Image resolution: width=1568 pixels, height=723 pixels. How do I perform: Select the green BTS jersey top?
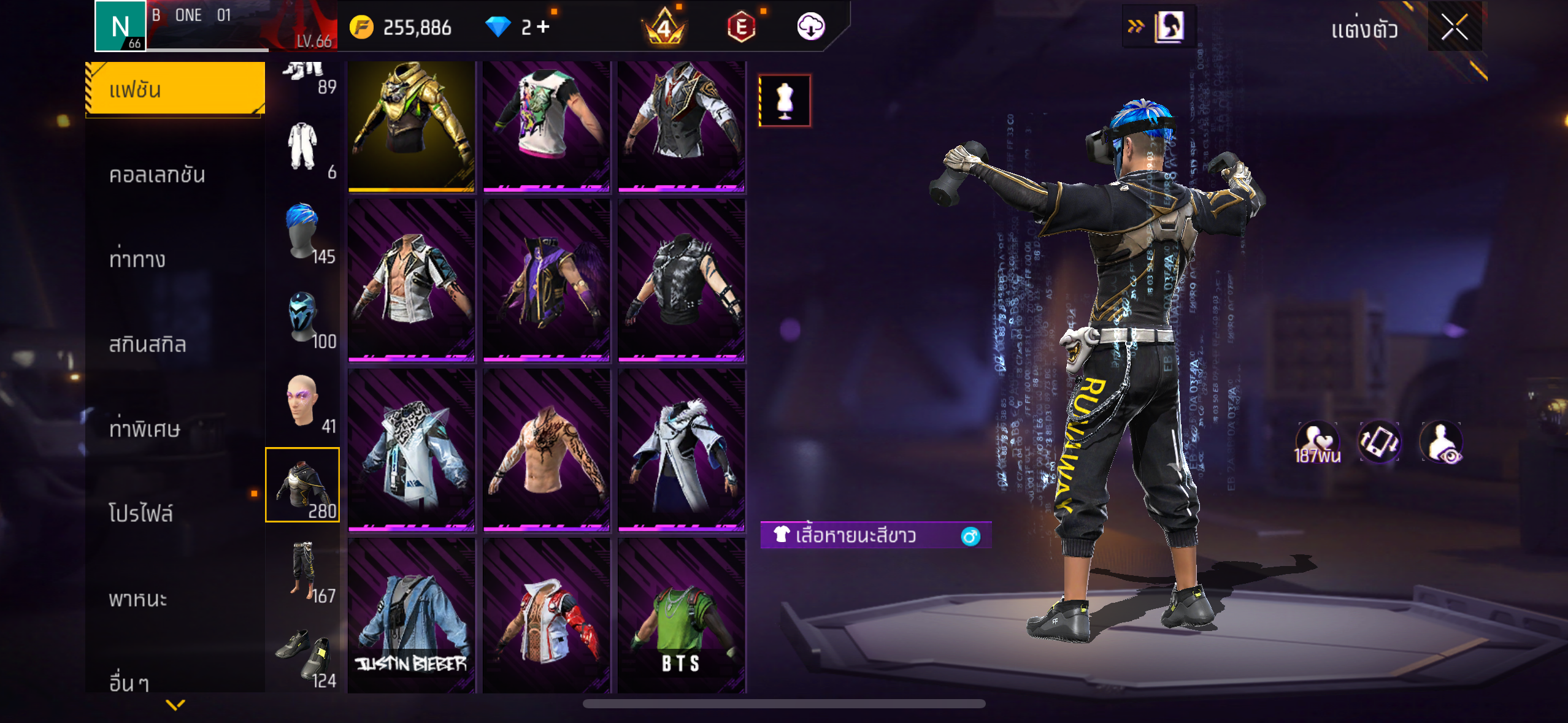click(681, 616)
